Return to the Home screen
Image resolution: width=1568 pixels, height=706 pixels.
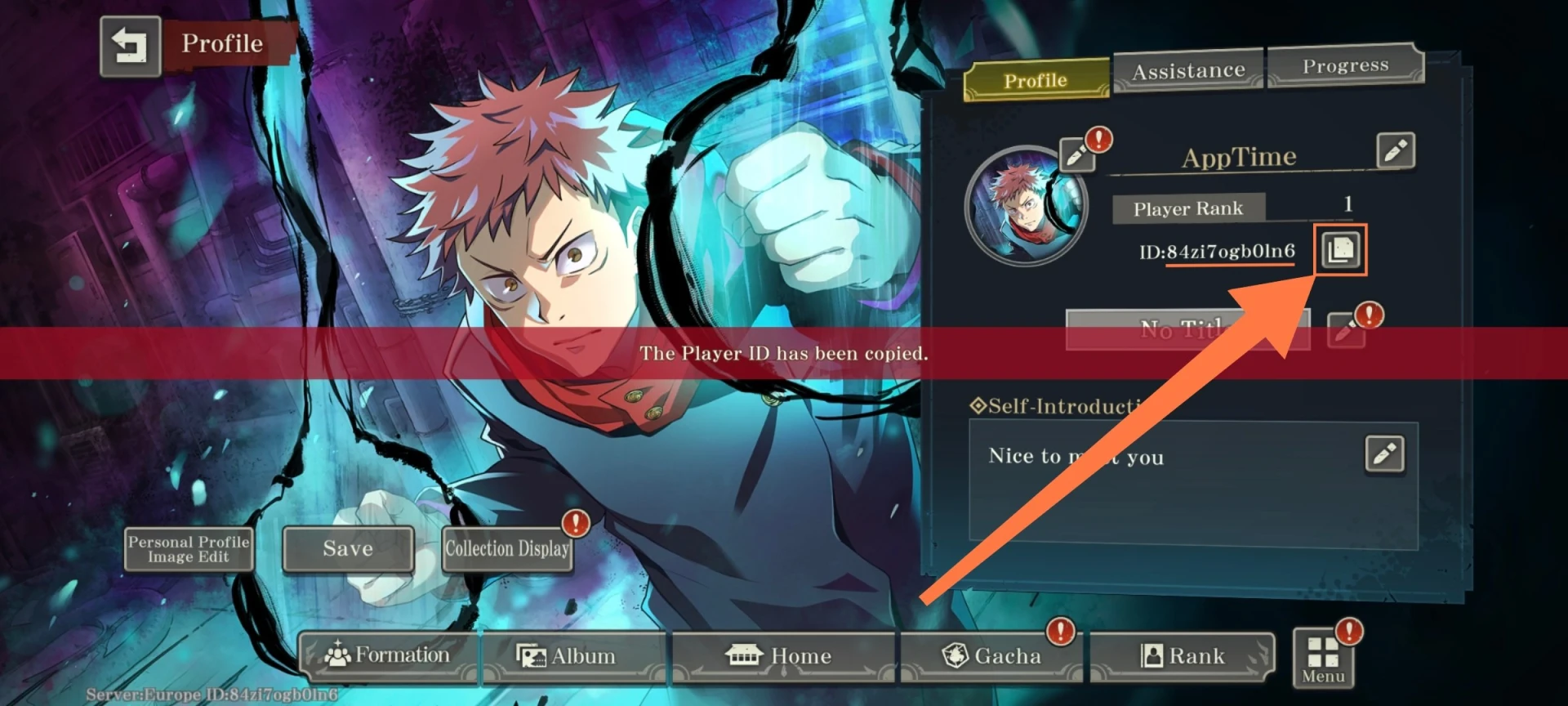click(782, 655)
